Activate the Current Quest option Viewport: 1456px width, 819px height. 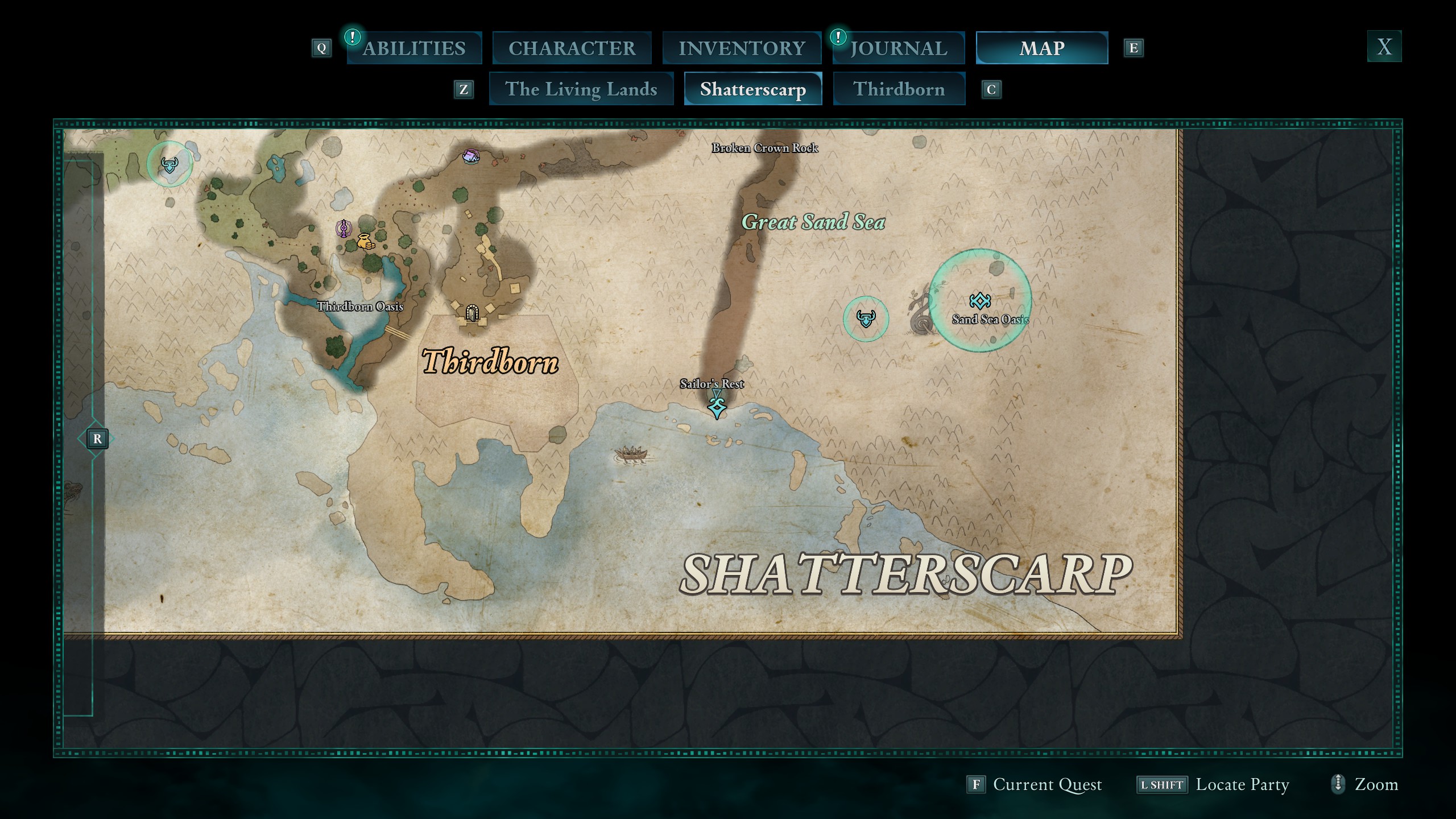coord(1046,785)
